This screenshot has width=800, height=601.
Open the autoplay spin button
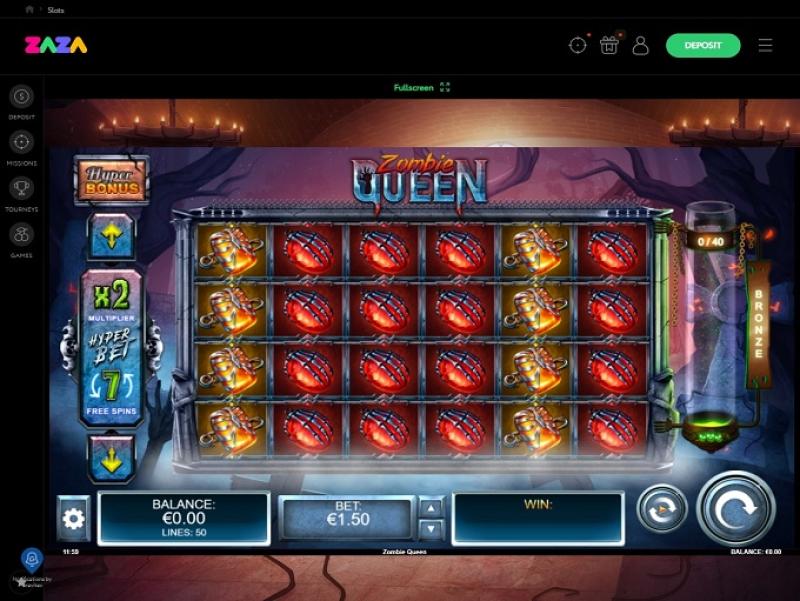661,509
